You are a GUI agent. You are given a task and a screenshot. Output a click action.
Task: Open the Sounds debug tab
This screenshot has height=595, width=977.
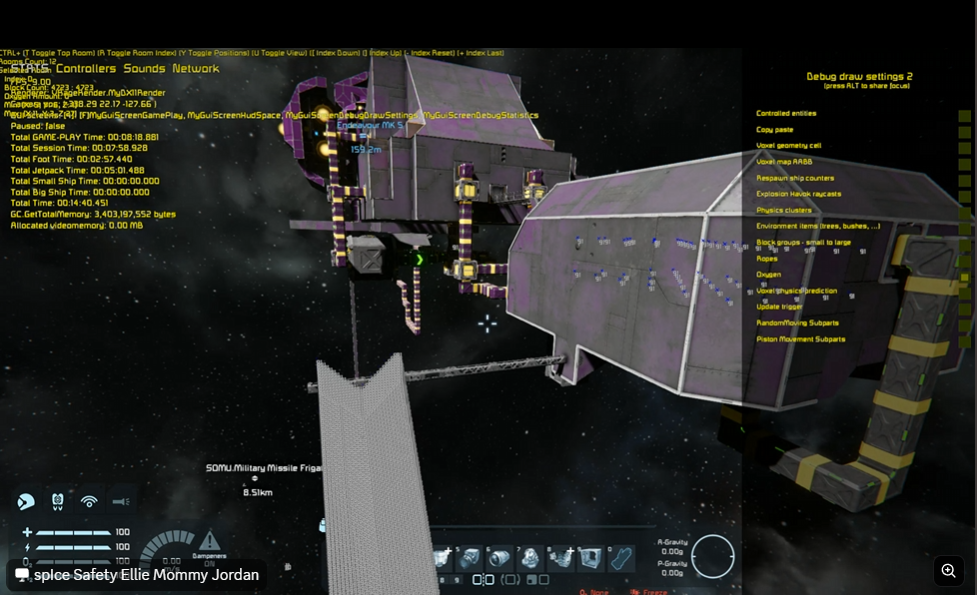145,69
